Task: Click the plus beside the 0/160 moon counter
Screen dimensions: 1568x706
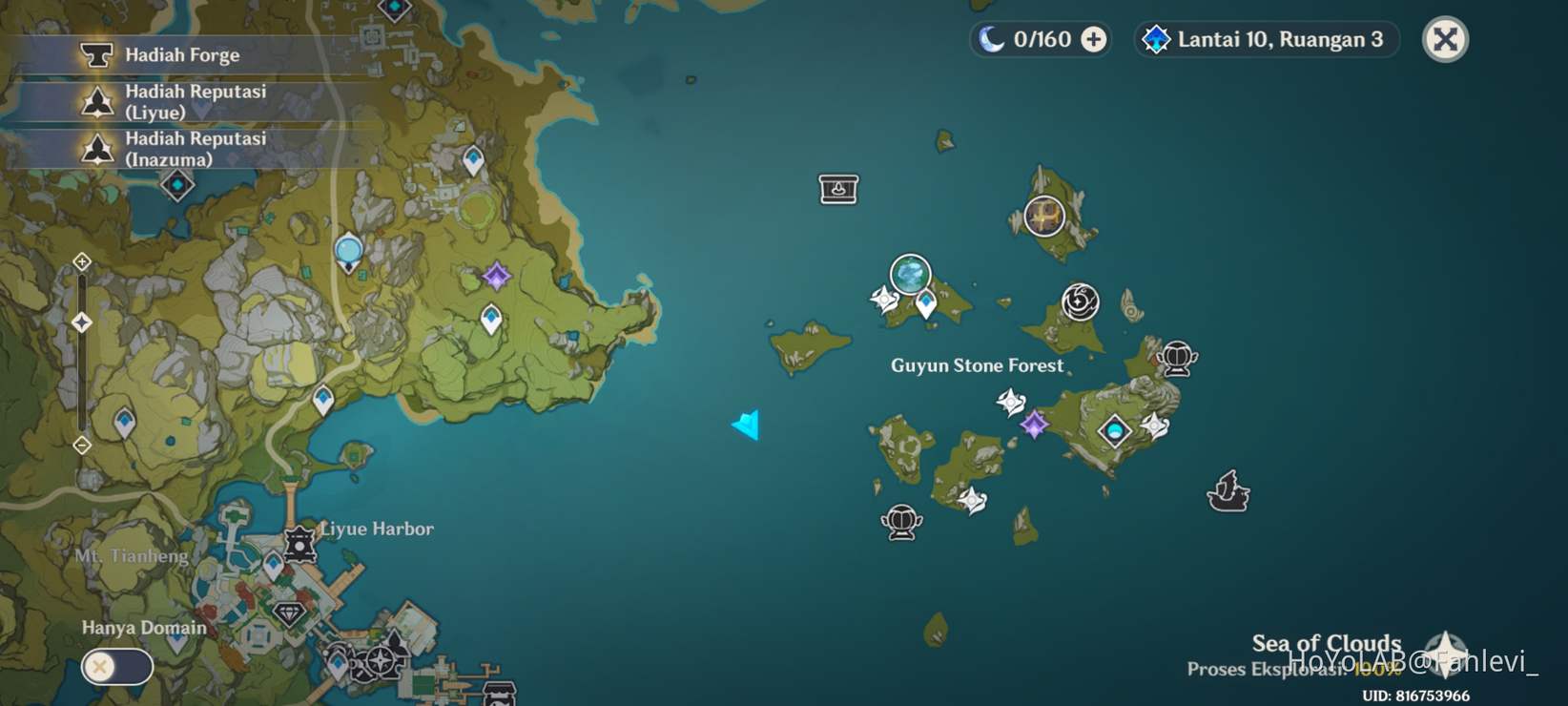Action: tap(1090, 39)
